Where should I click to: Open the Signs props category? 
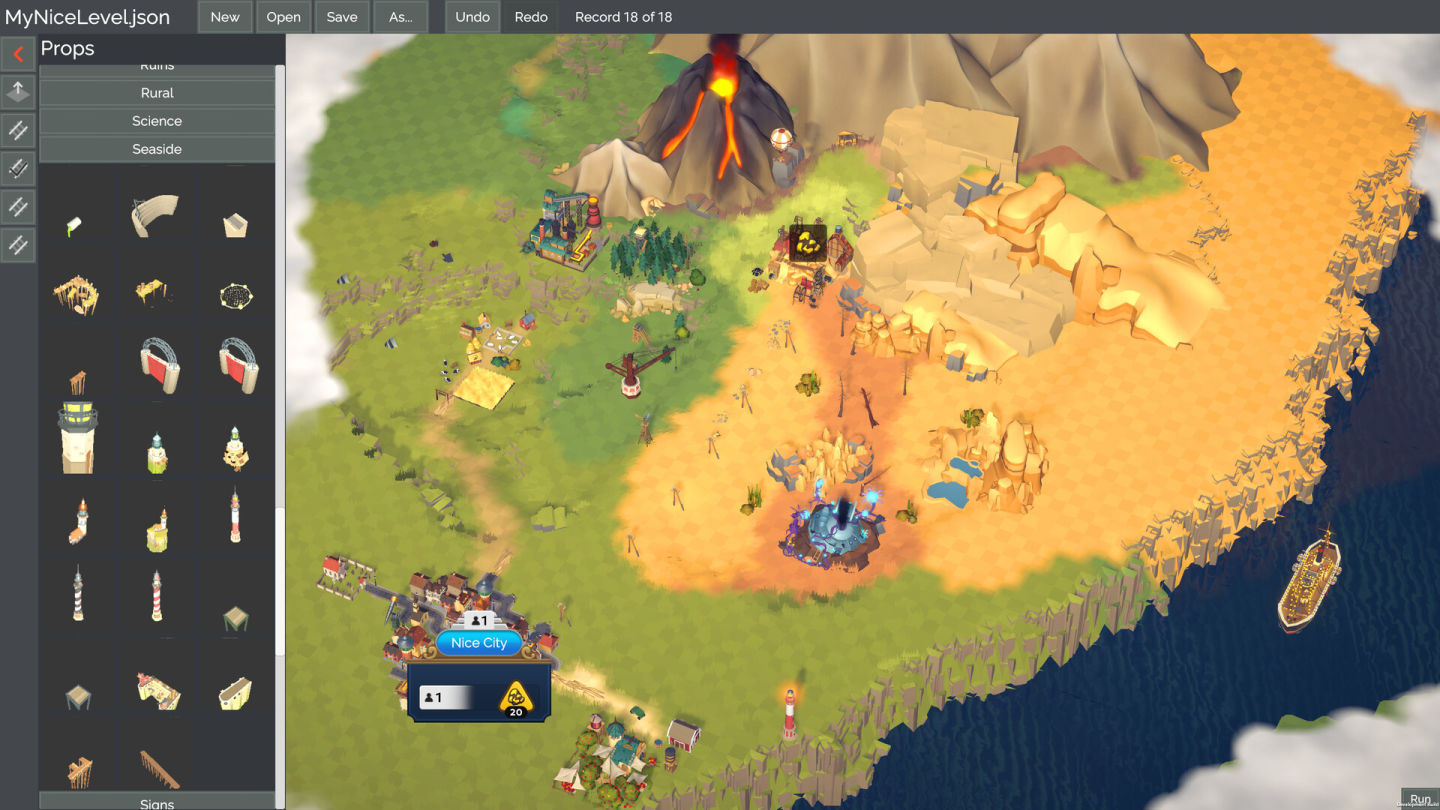(157, 802)
